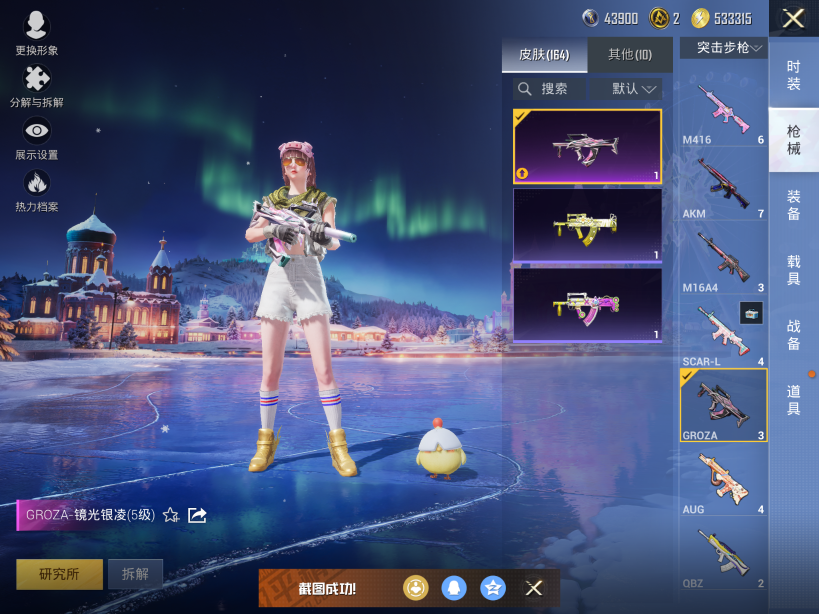Screen dimensions: 819x614
Task: Dismiss the 截图成功 screenshot banner
Action: click(x=534, y=588)
